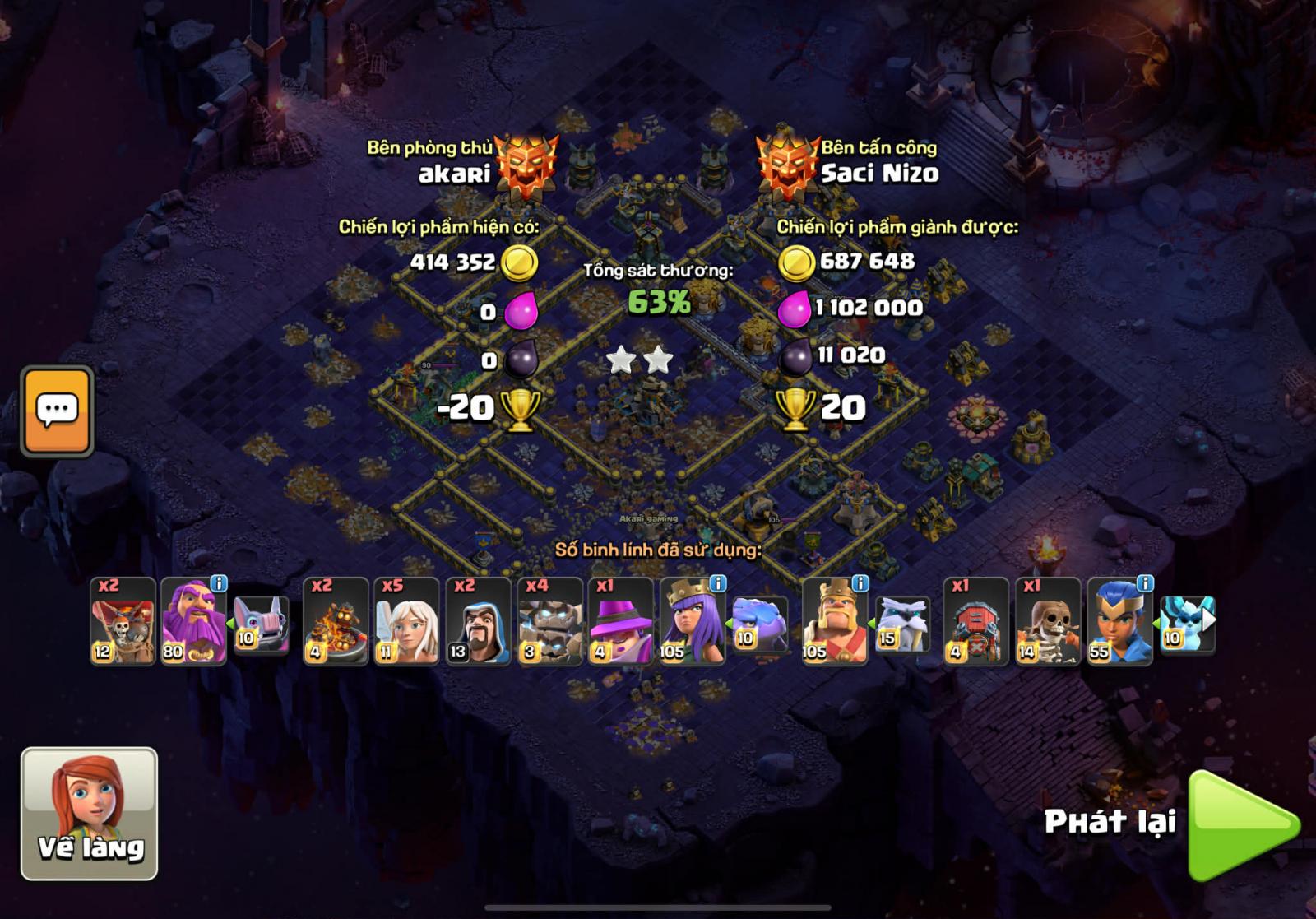
Task: Select the white owl hero pet card
Action: 902,624
